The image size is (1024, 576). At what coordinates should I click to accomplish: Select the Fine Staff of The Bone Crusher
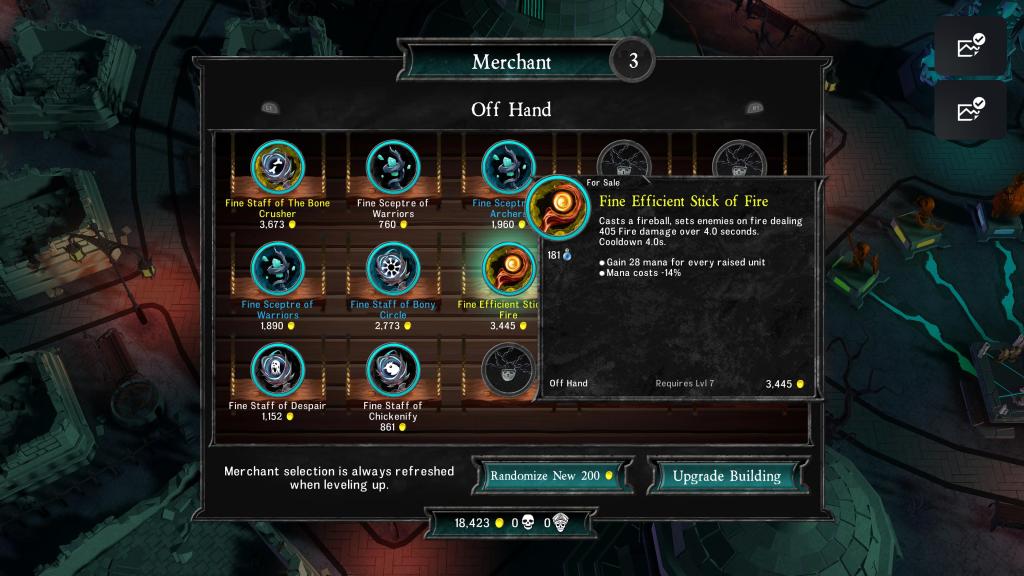point(277,167)
